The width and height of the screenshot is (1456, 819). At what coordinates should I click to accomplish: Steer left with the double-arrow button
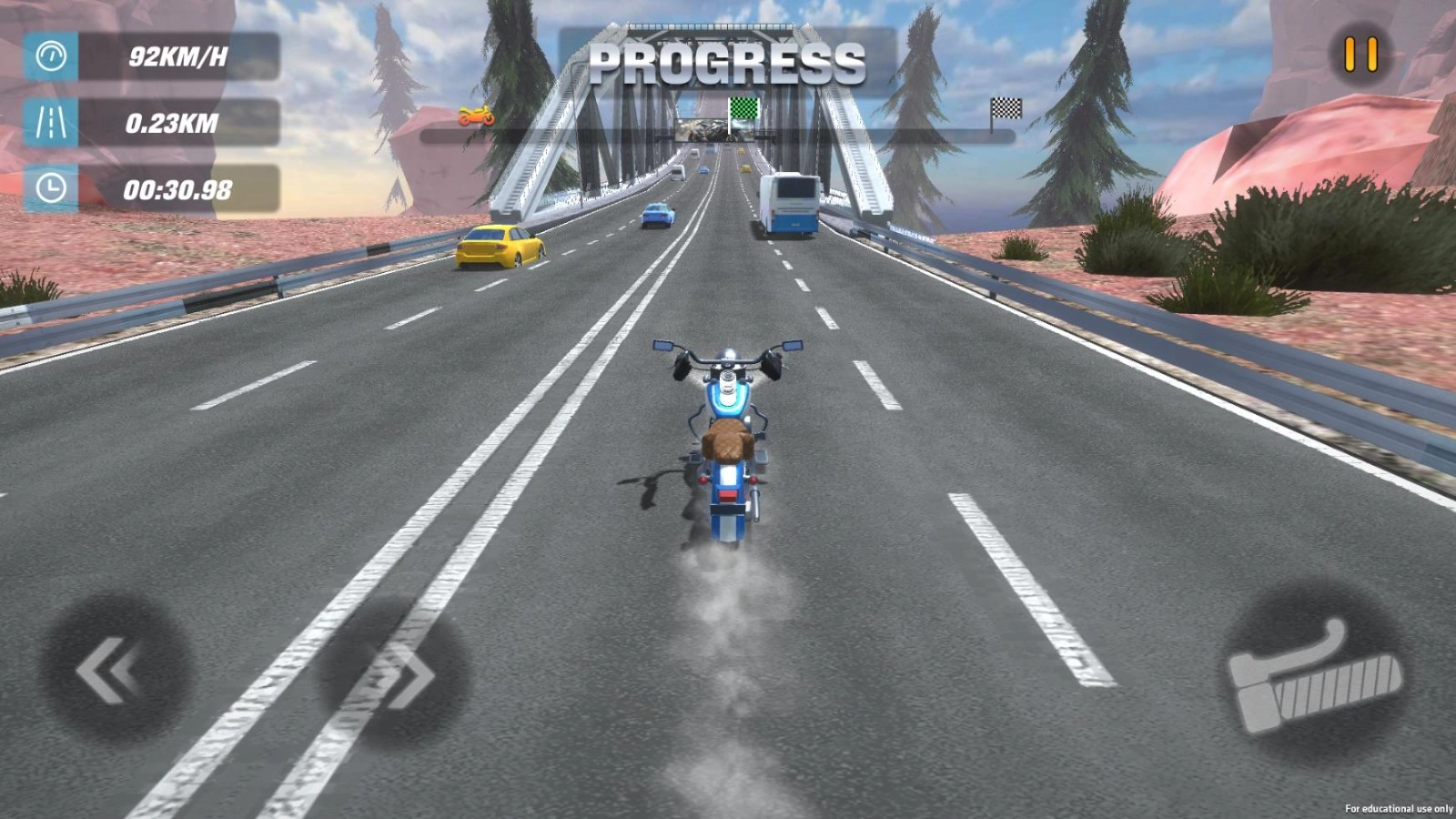(114, 671)
